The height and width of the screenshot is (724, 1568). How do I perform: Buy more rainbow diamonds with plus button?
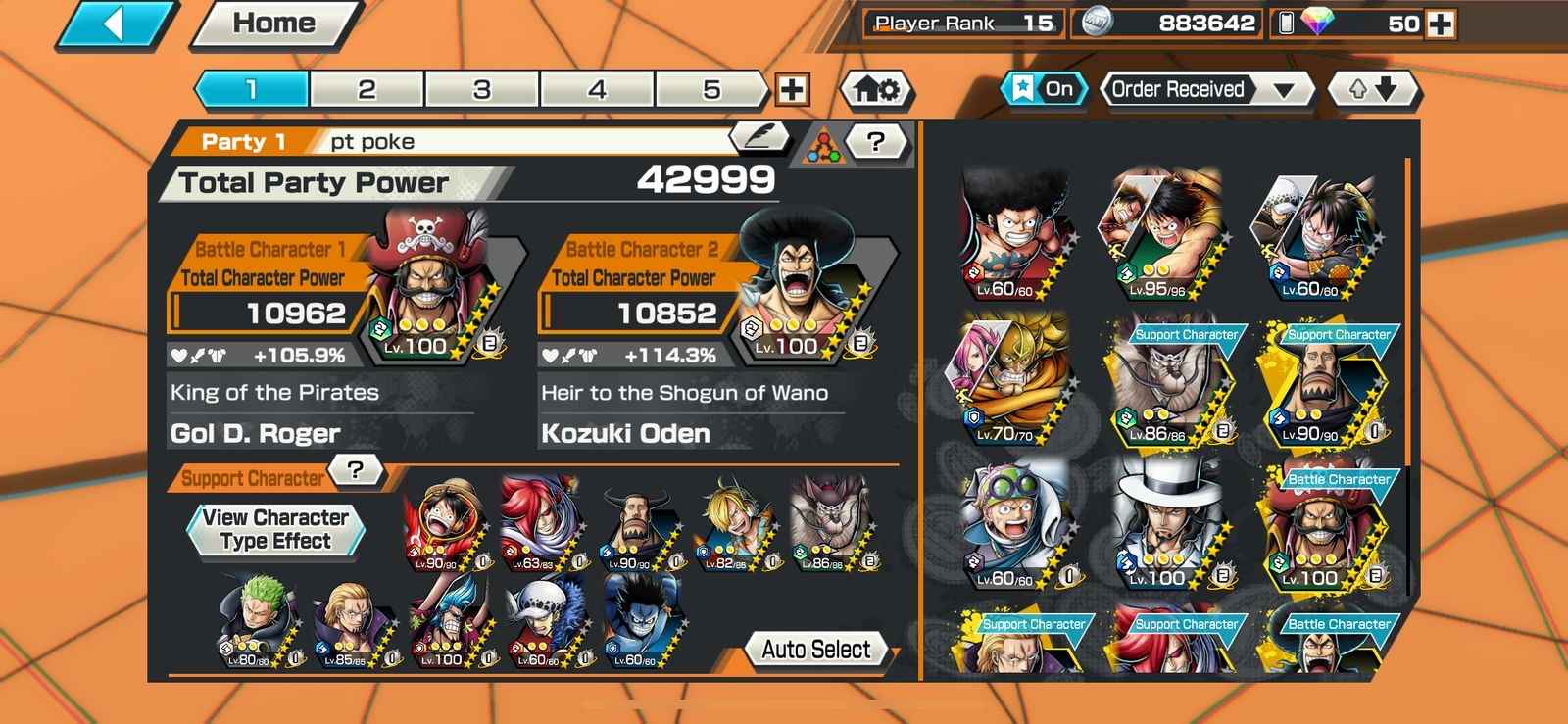(x=1441, y=24)
